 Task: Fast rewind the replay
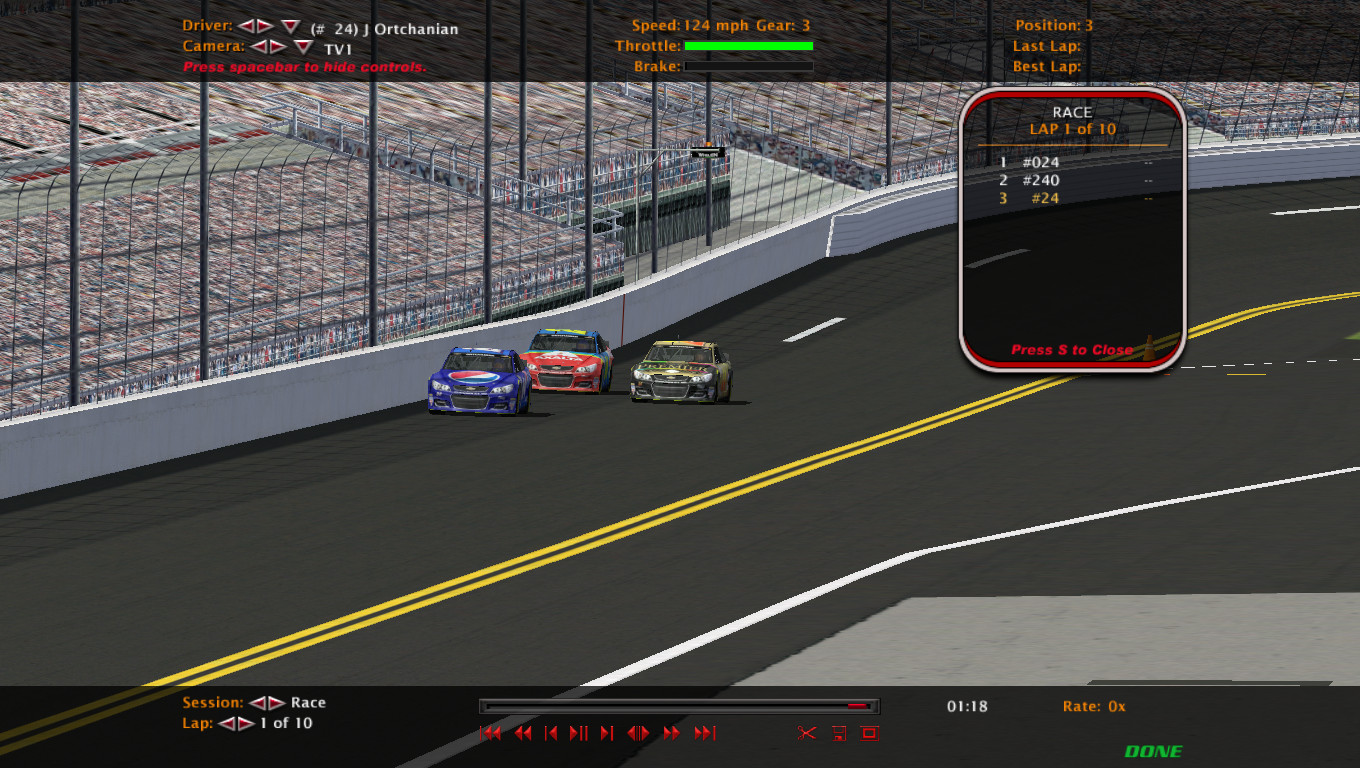click(x=522, y=733)
